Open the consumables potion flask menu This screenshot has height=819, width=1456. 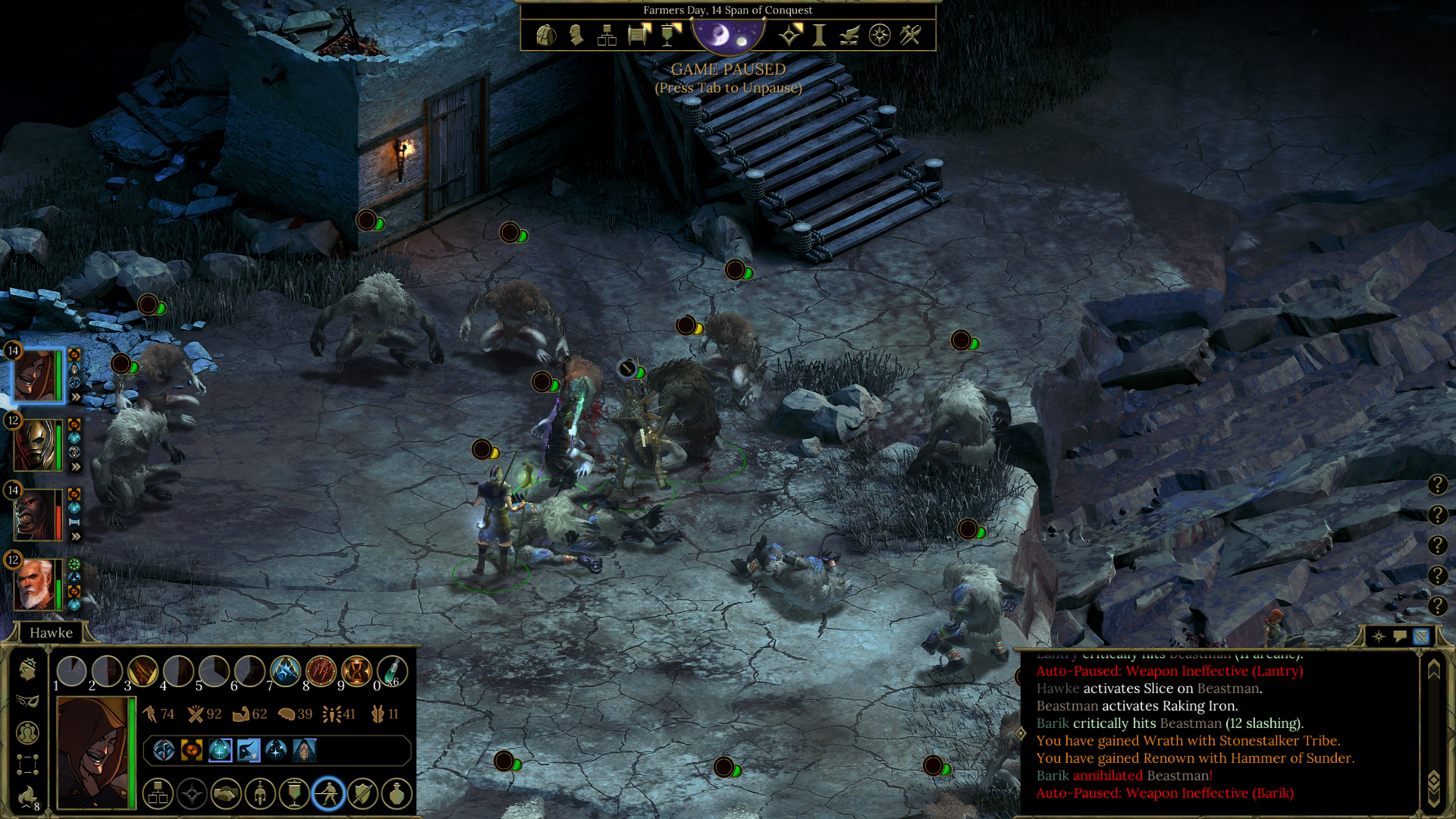397,794
